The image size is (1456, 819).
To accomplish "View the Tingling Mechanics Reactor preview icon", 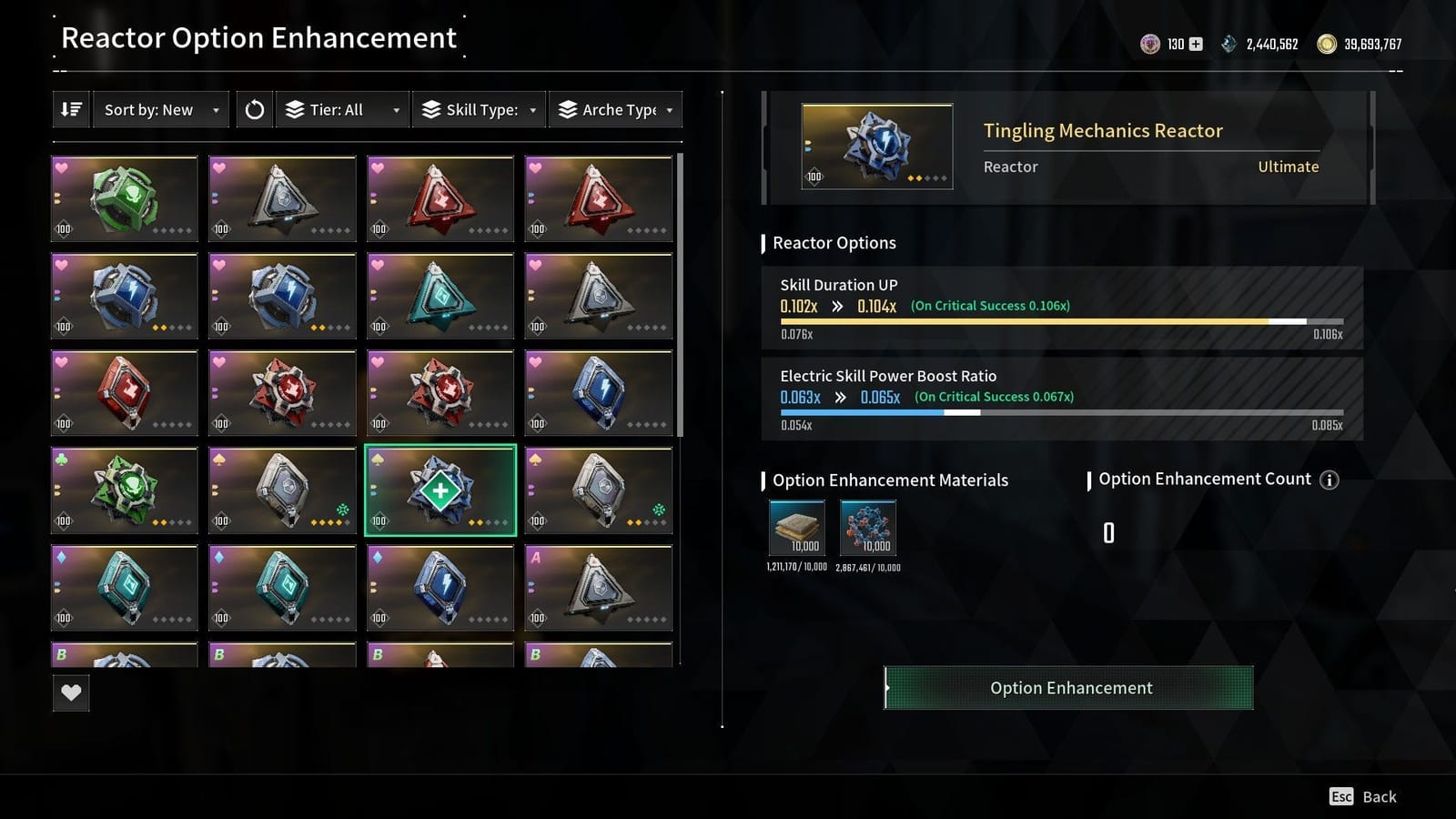I will [x=877, y=147].
